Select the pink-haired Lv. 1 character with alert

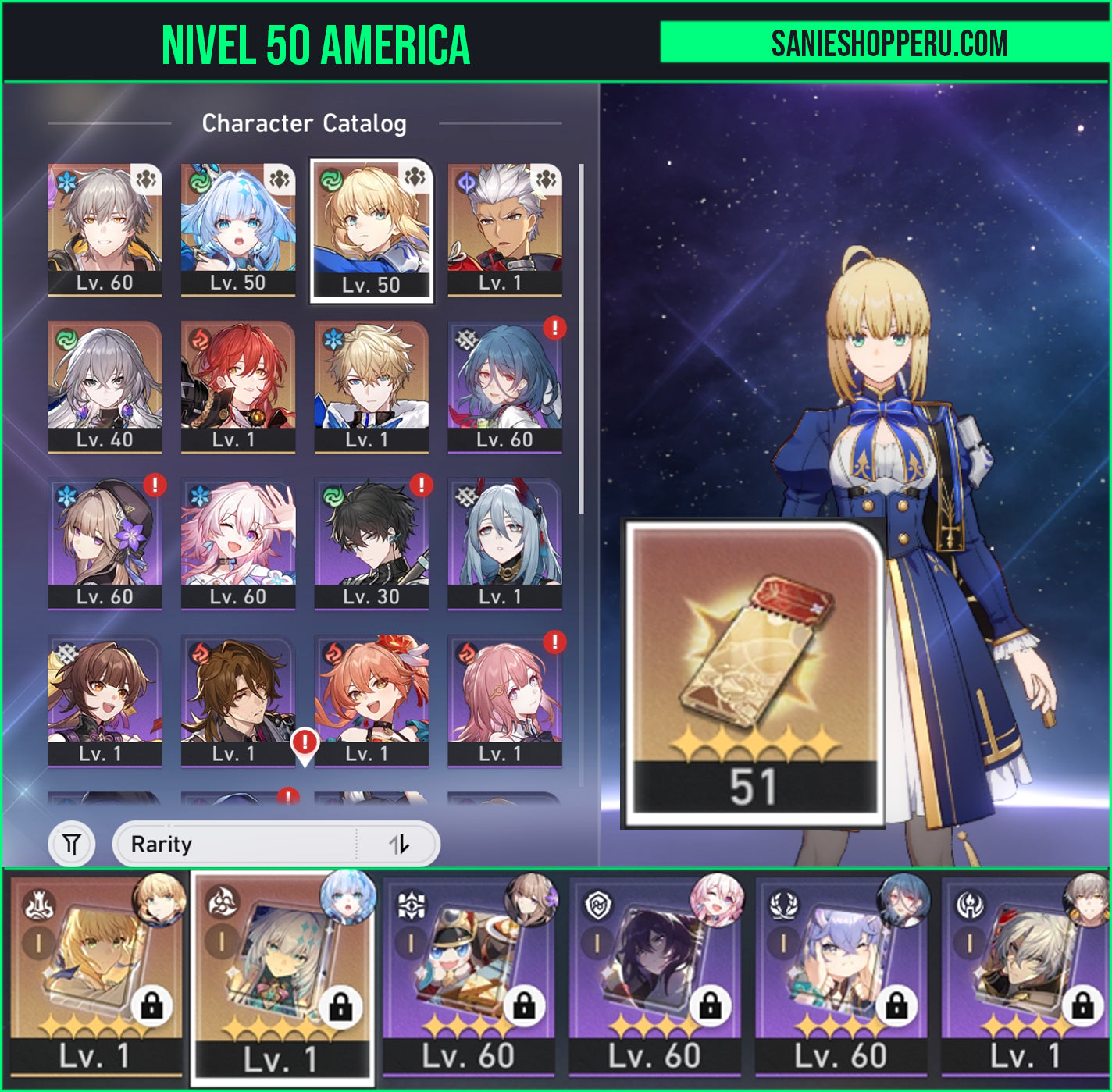pyautogui.click(x=504, y=700)
